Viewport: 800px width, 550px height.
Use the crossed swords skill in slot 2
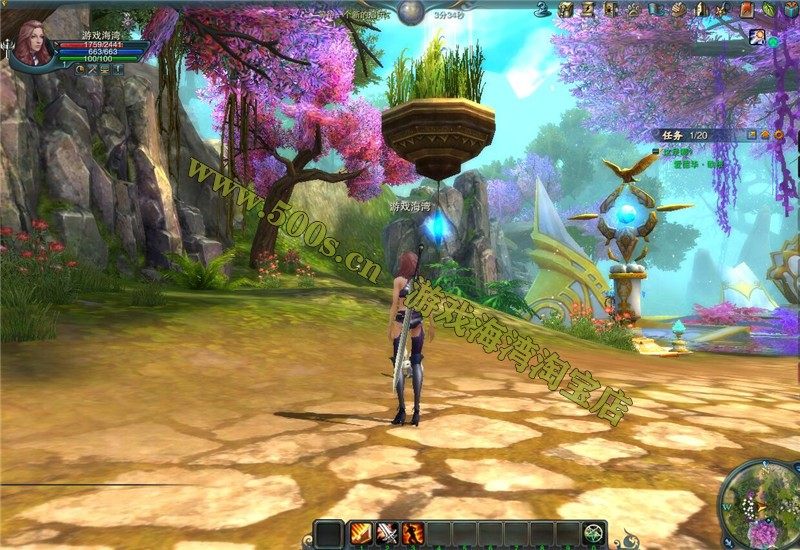[x=387, y=534]
